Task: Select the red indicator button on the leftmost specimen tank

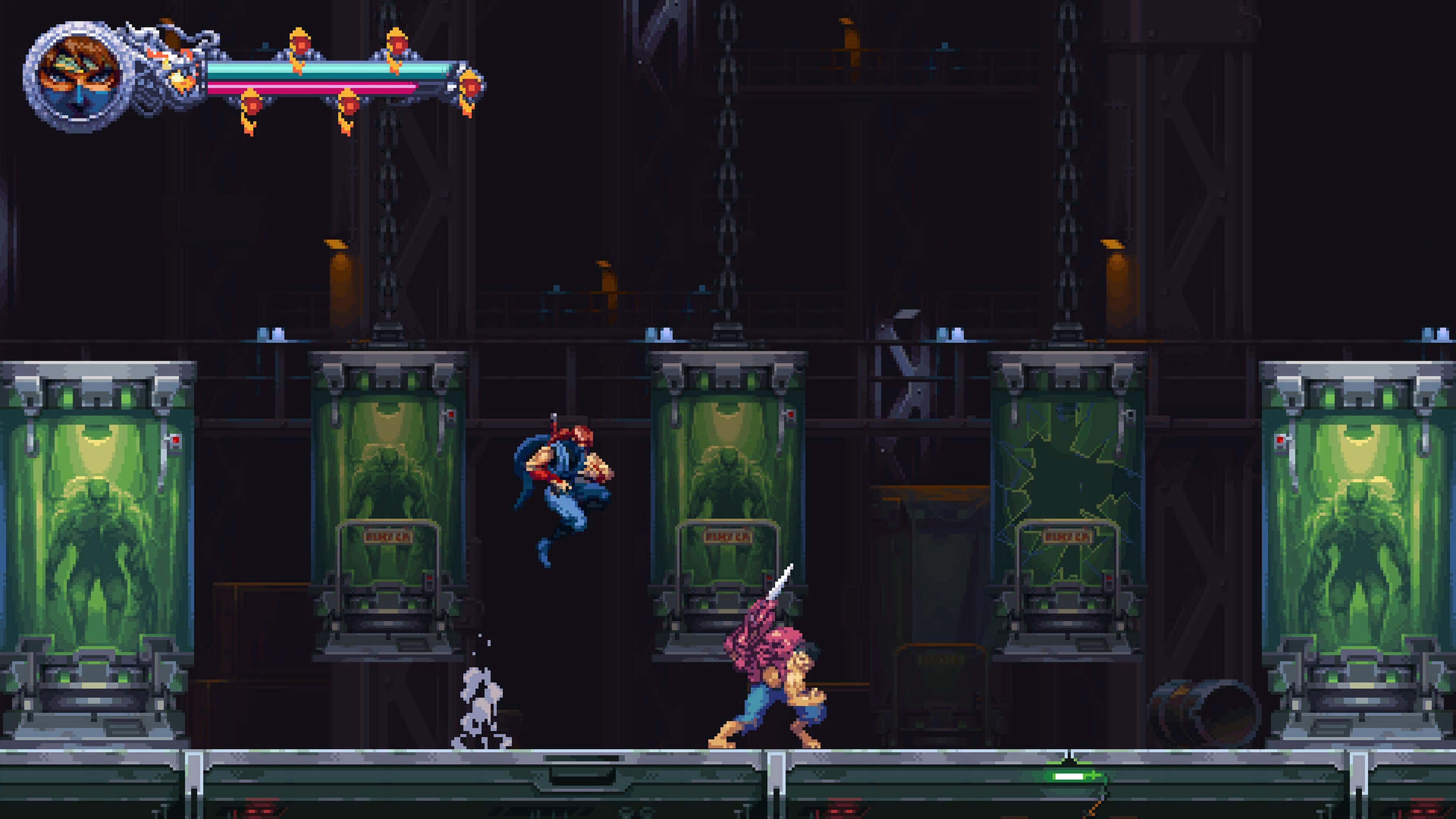Action: tap(176, 440)
